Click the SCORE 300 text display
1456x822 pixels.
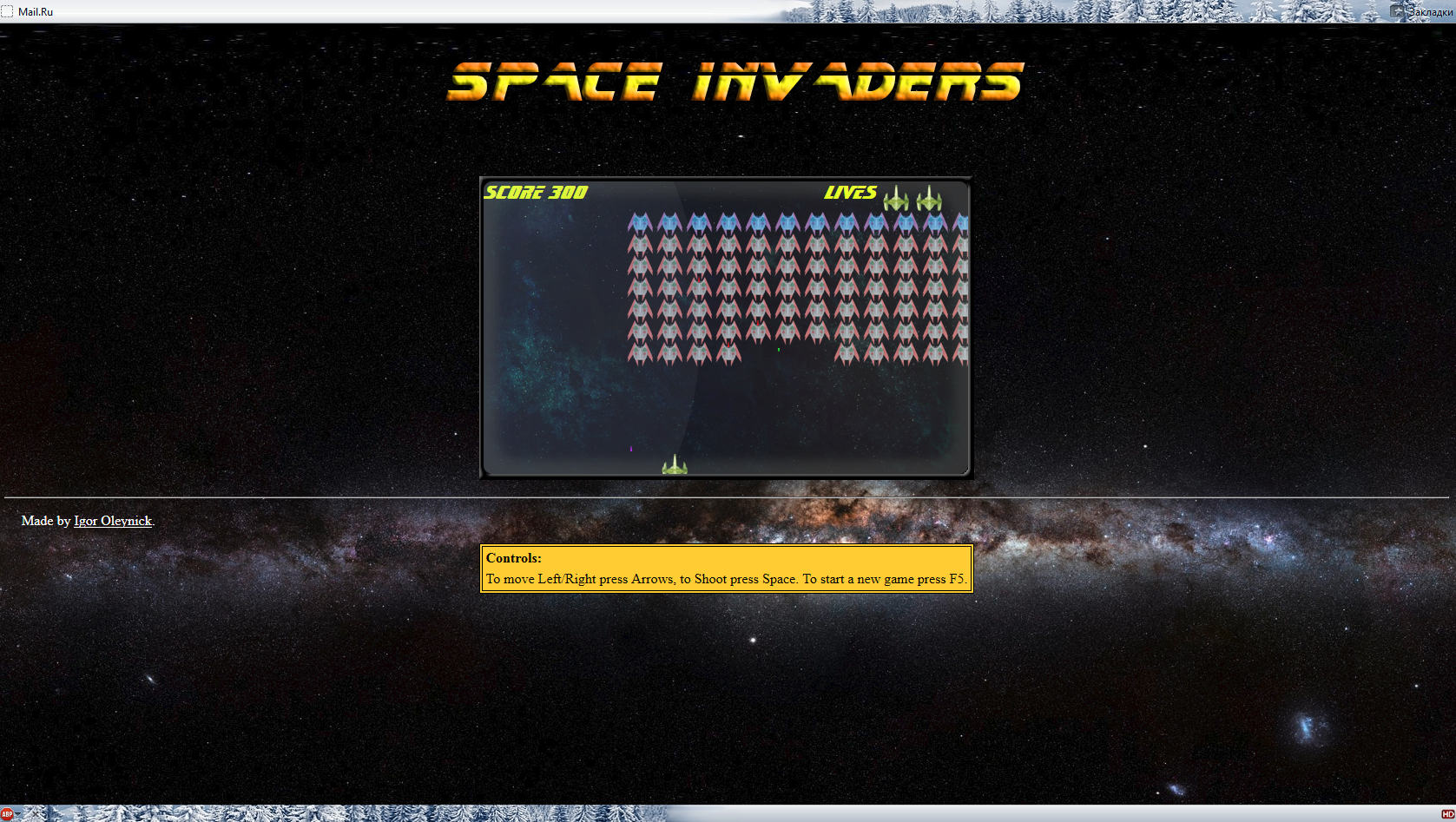pos(535,193)
